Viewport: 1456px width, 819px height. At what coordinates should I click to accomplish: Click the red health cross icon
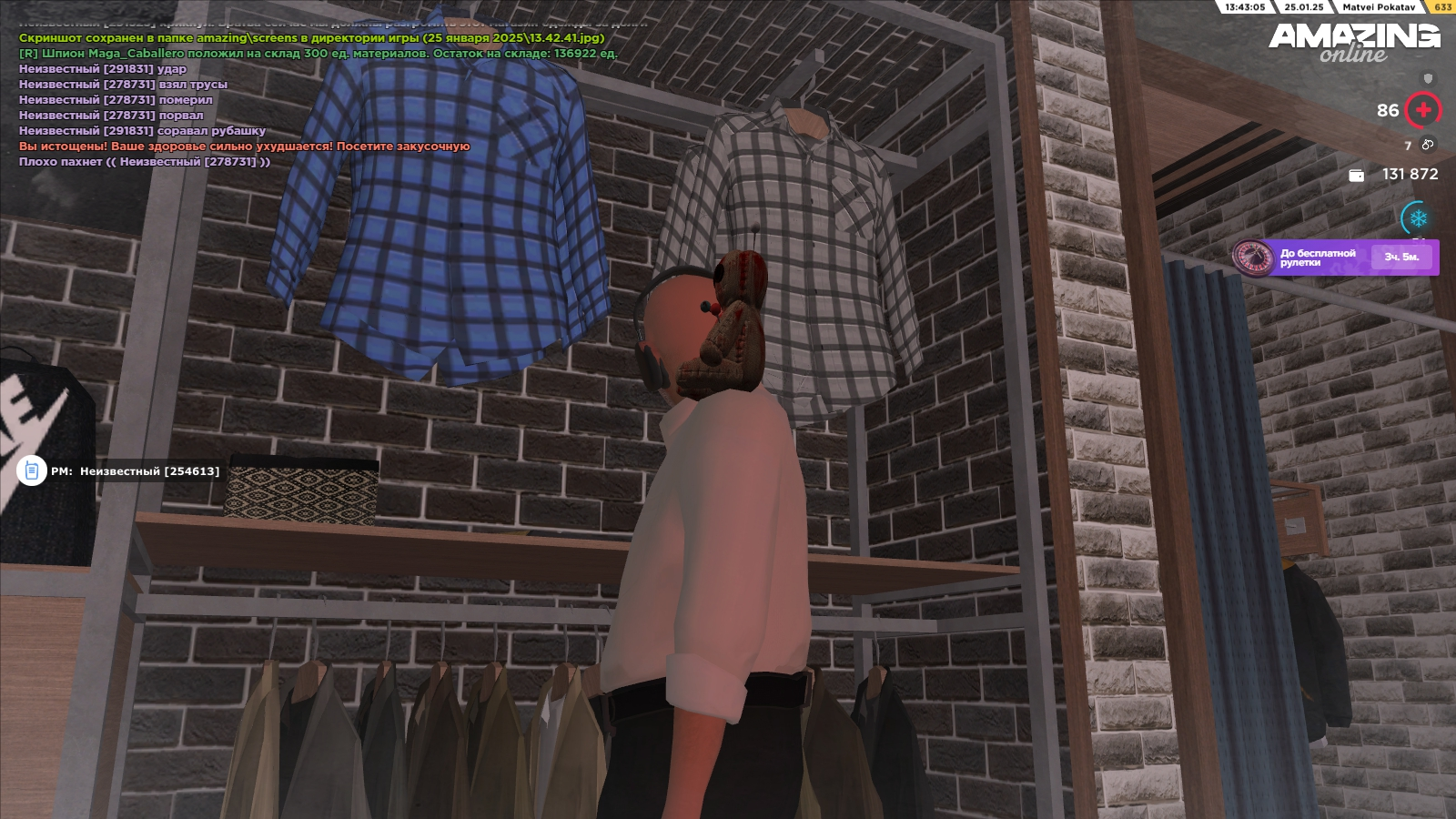tap(1423, 110)
